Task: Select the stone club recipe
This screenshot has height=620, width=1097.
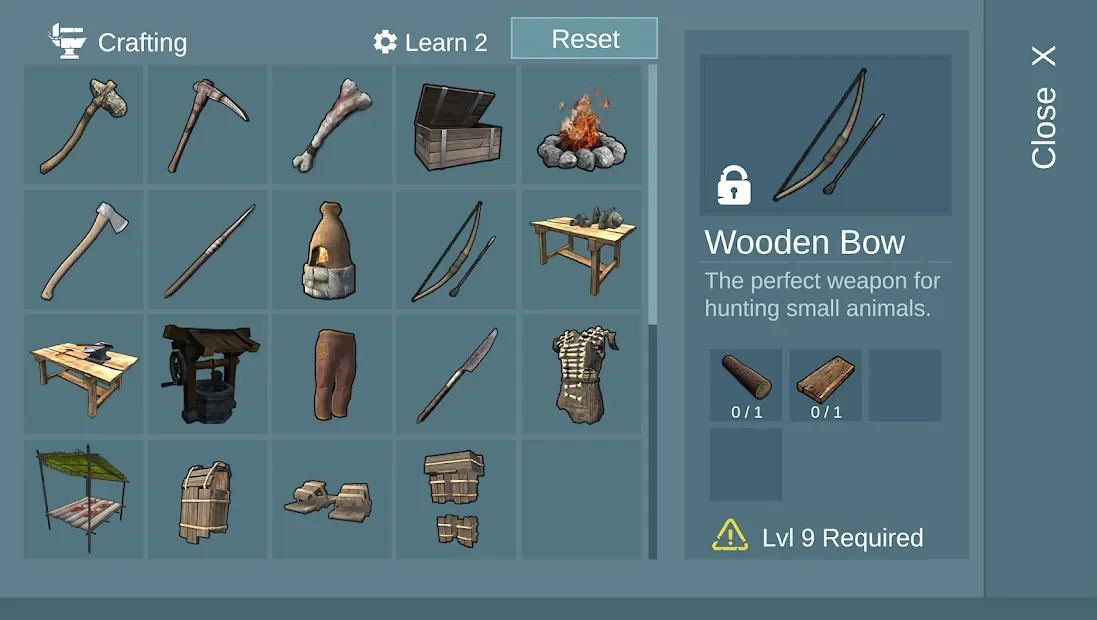Action: click(x=85, y=125)
